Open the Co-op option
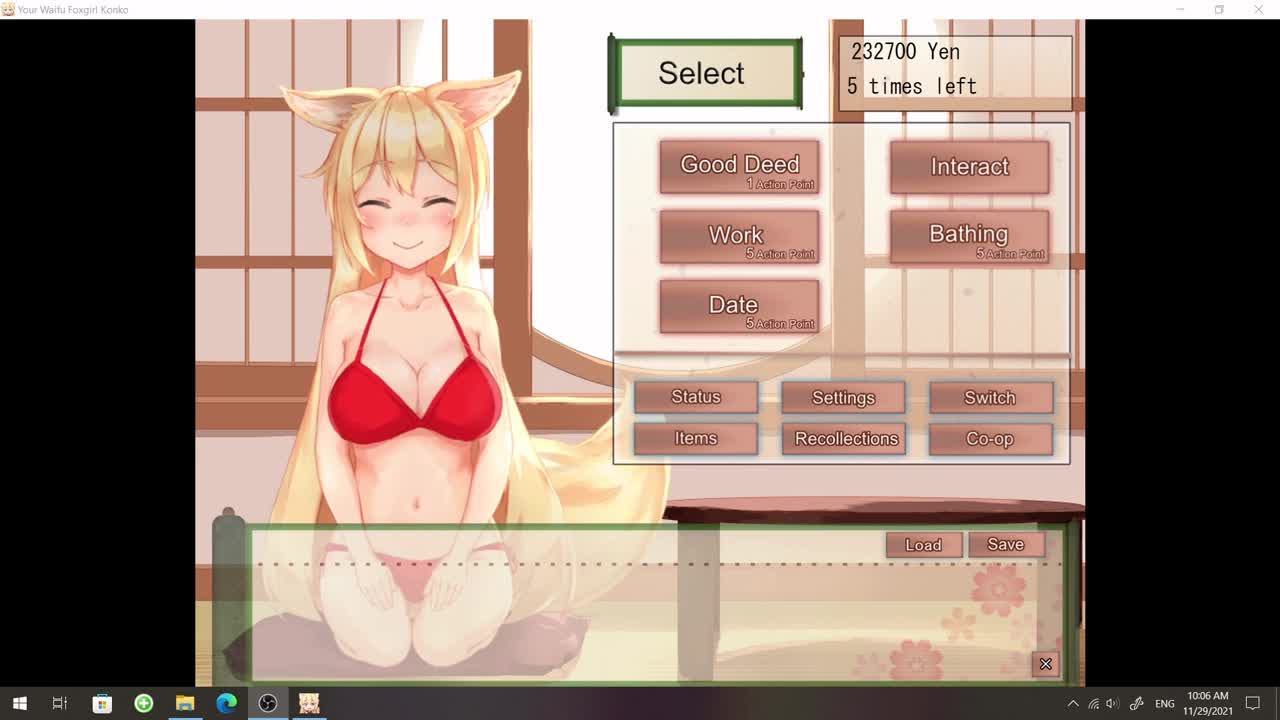Screen dimensions: 1280x720 tap(990, 439)
